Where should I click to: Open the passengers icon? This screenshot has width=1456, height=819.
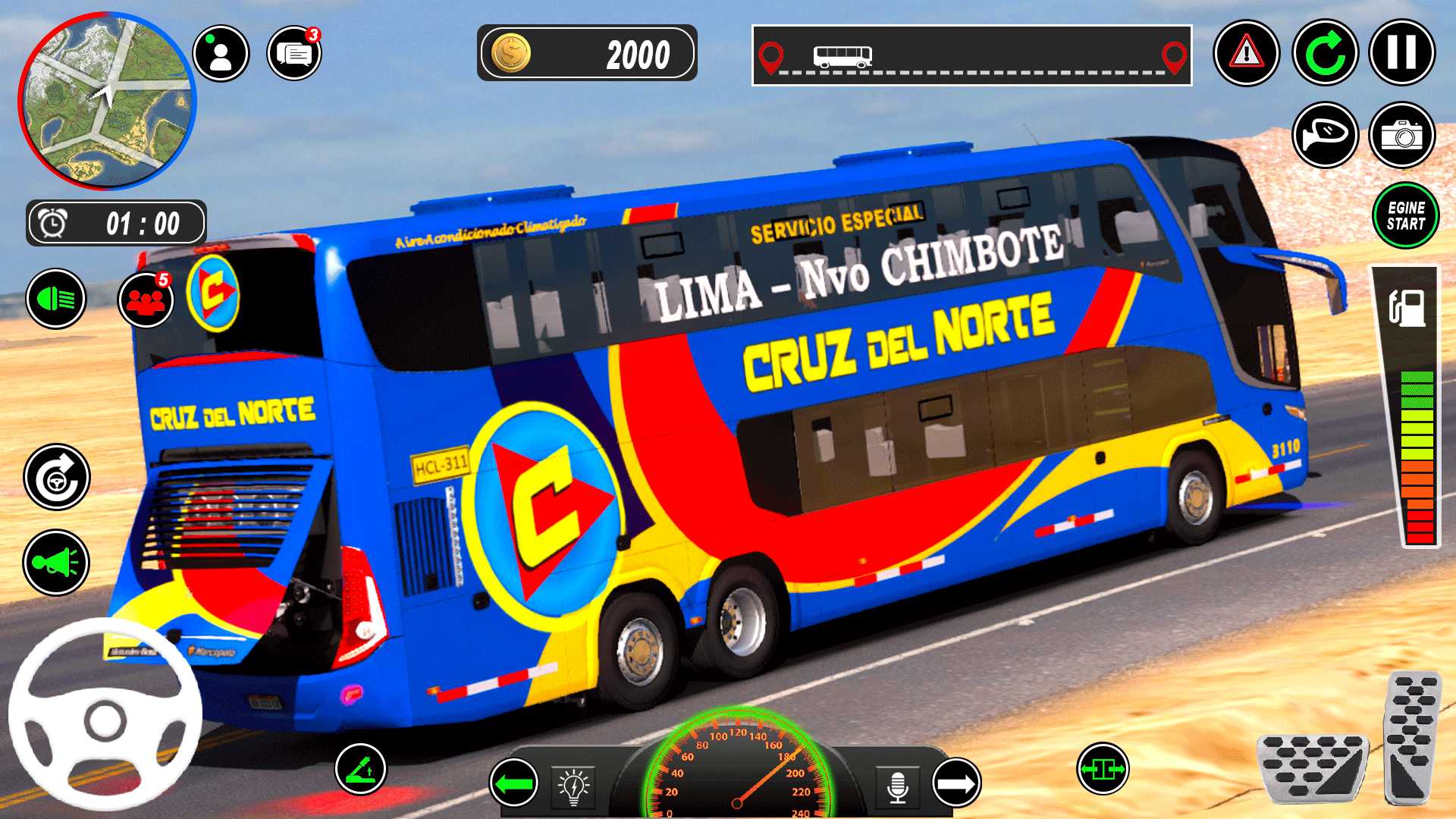(x=146, y=300)
